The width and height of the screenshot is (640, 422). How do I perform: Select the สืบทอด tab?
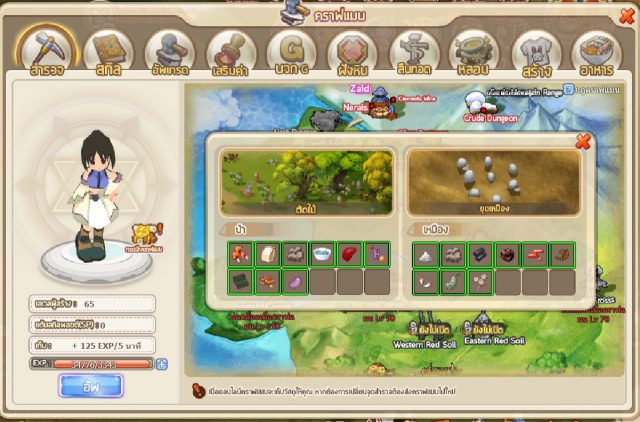click(x=414, y=53)
